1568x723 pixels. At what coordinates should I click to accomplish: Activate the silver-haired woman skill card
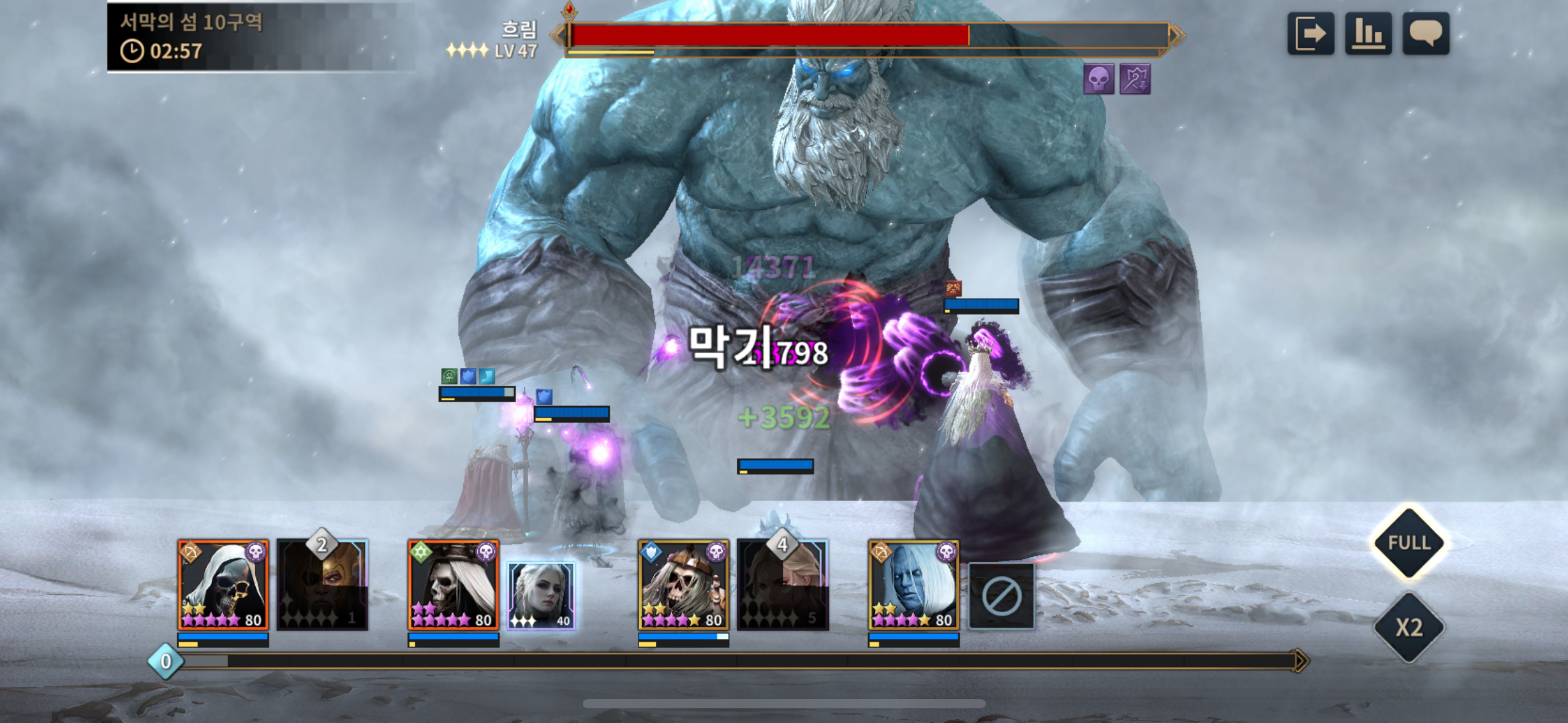(541, 595)
